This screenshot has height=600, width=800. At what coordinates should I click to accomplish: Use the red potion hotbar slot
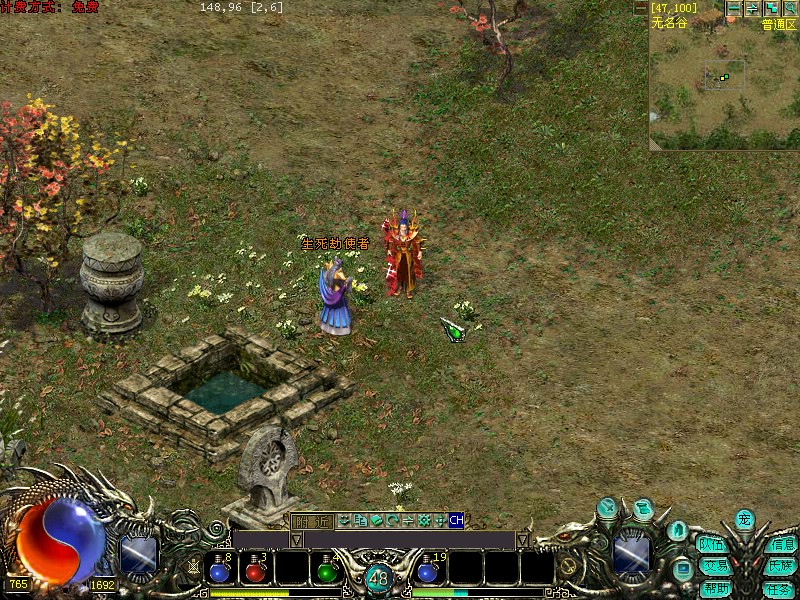click(x=256, y=568)
